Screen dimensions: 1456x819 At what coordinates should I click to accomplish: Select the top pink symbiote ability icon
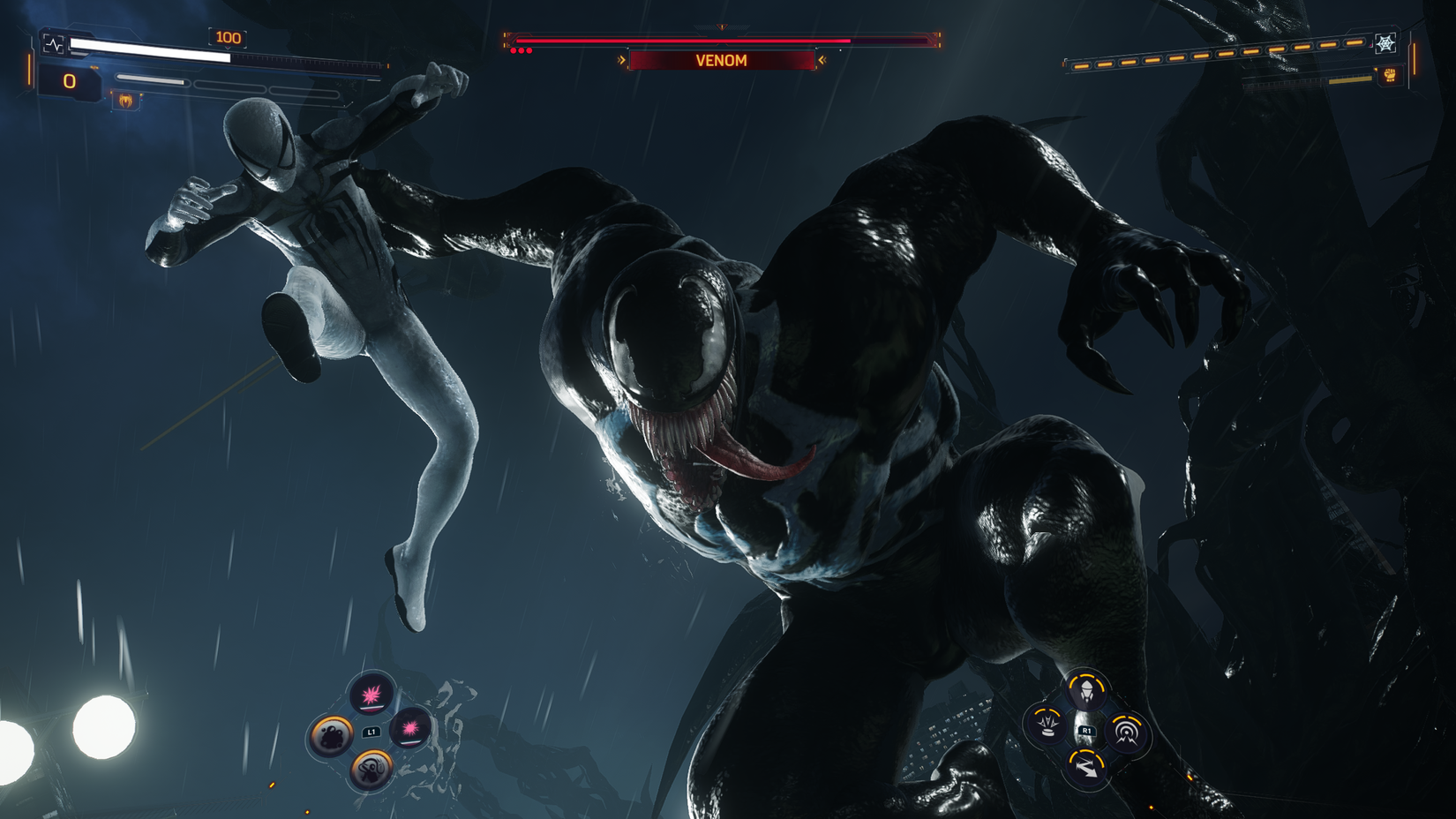371,695
